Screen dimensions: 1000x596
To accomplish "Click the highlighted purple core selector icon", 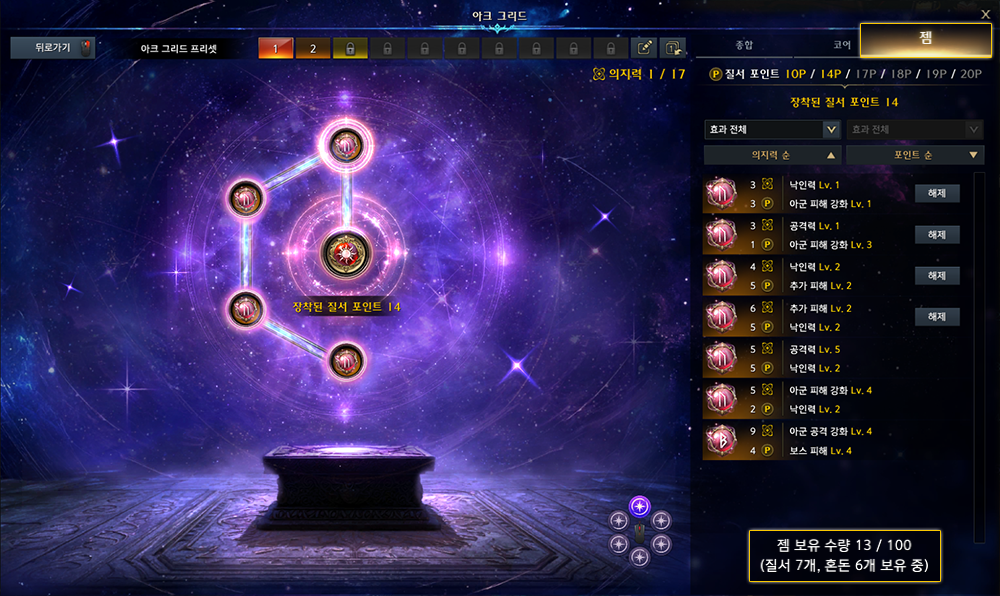I will point(640,505).
